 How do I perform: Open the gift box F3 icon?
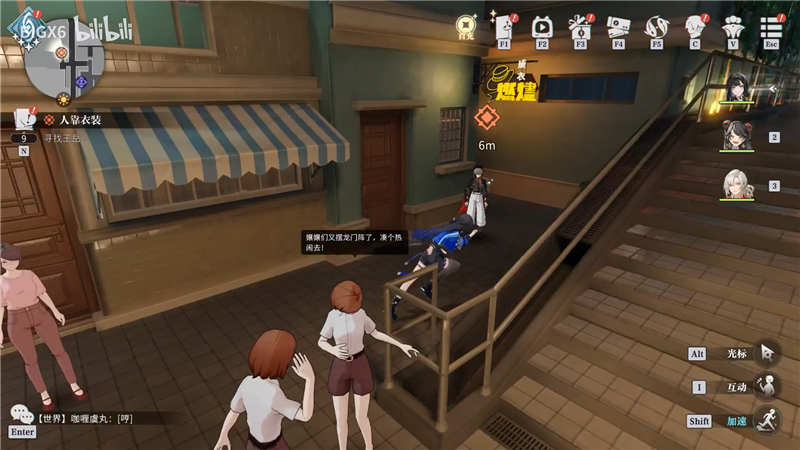click(580, 26)
